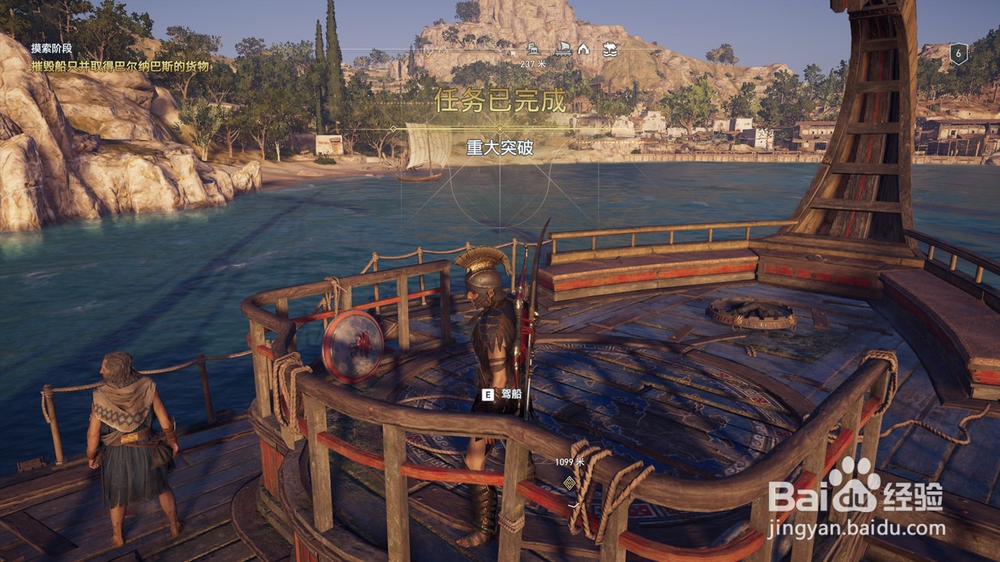Select the temple marker above 237 distance
Image resolution: width=1000 pixels, height=562 pixels.
tap(533, 48)
